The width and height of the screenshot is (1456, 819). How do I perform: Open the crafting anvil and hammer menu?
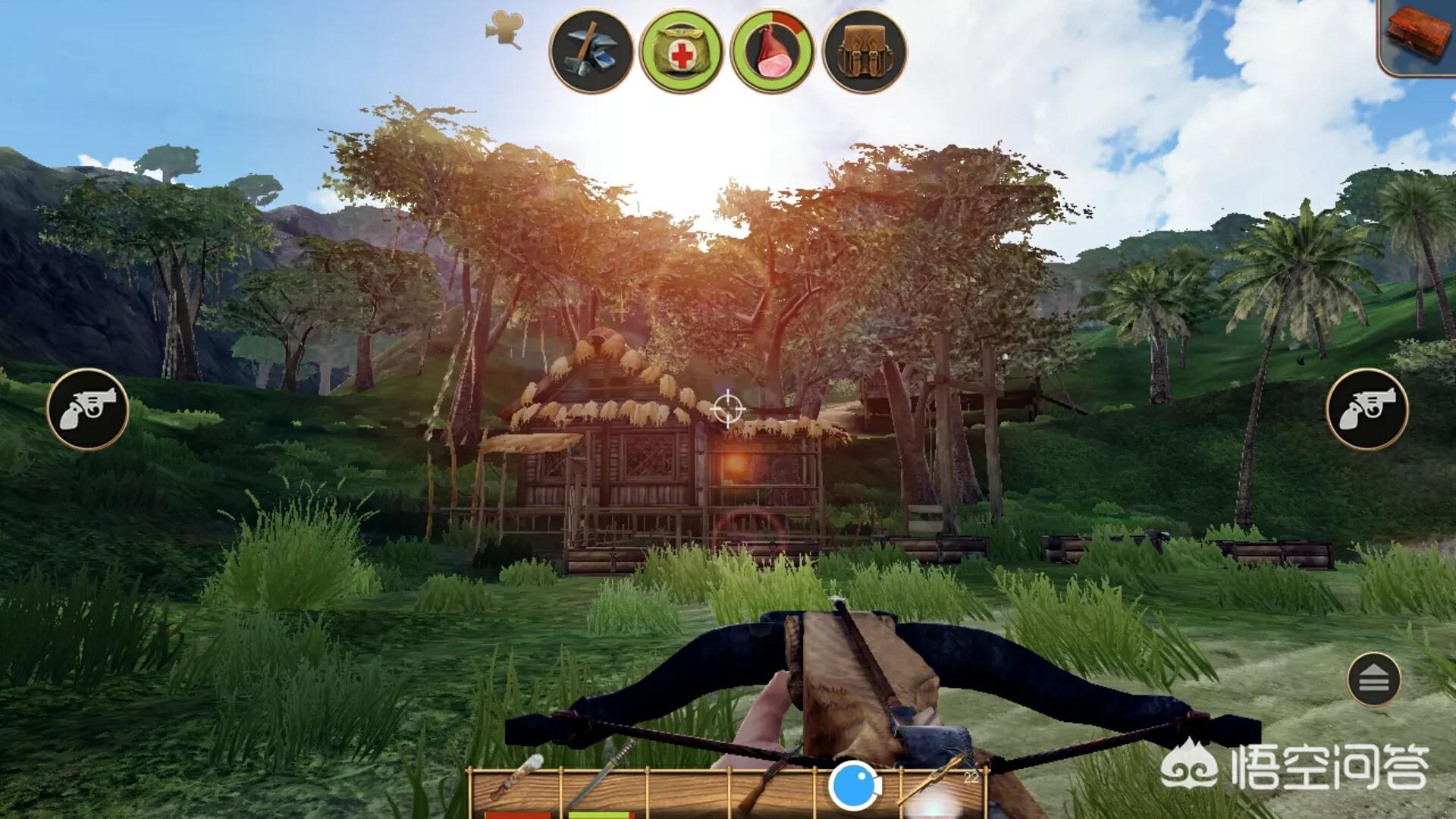[591, 51]
